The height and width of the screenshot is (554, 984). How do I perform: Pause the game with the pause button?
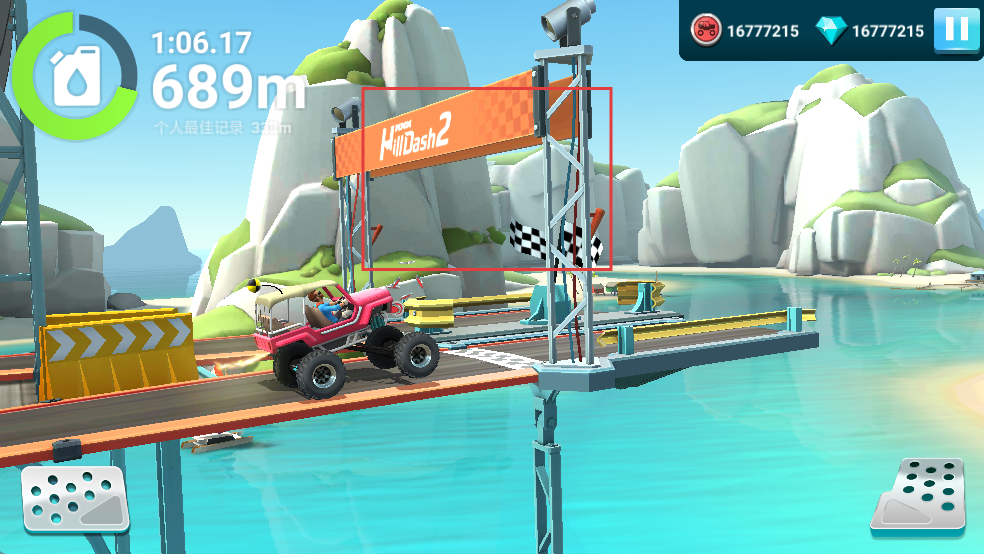[x=956, y=30]
